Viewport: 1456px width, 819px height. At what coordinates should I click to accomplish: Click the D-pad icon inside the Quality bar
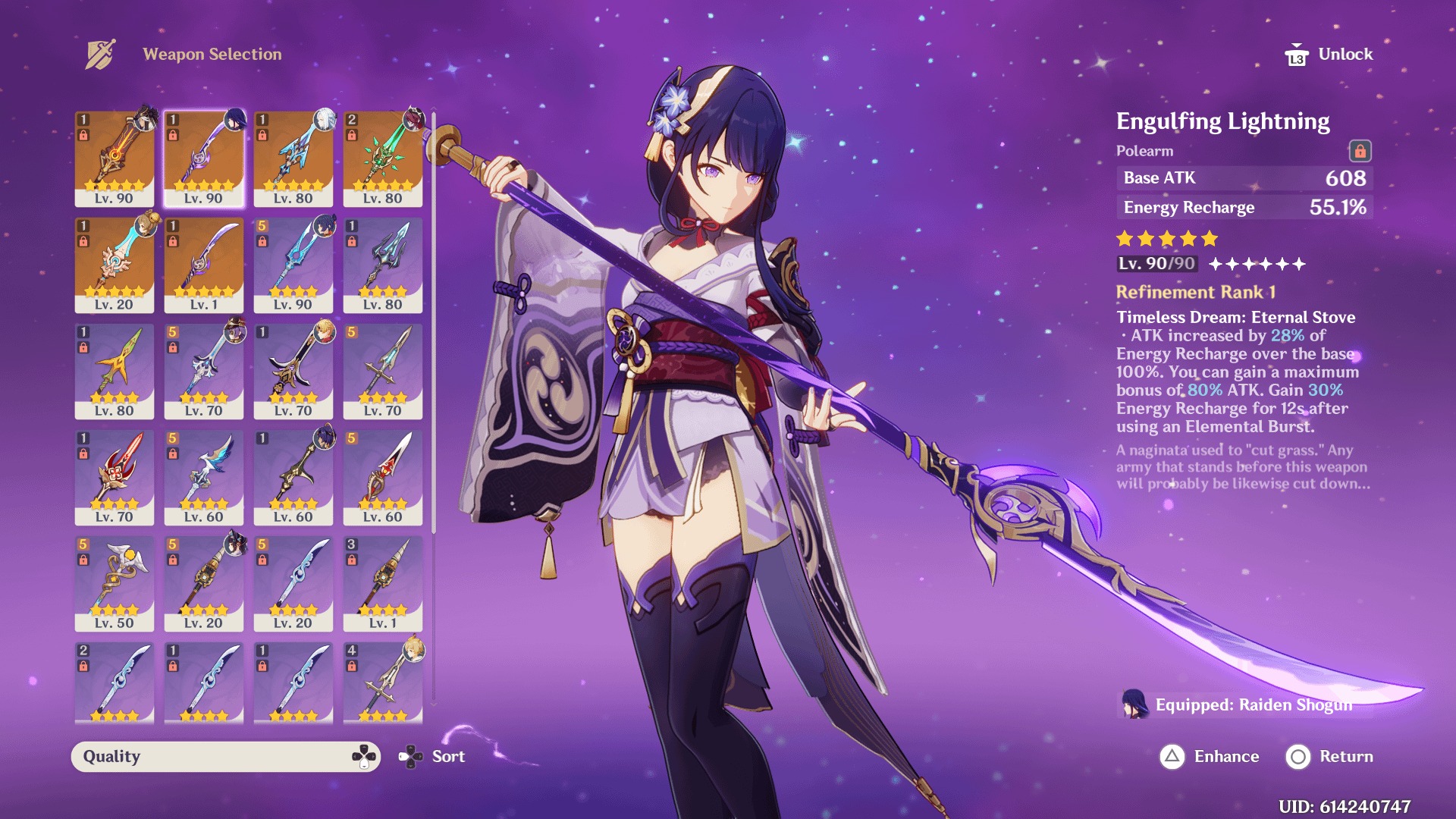pos(362,755)
